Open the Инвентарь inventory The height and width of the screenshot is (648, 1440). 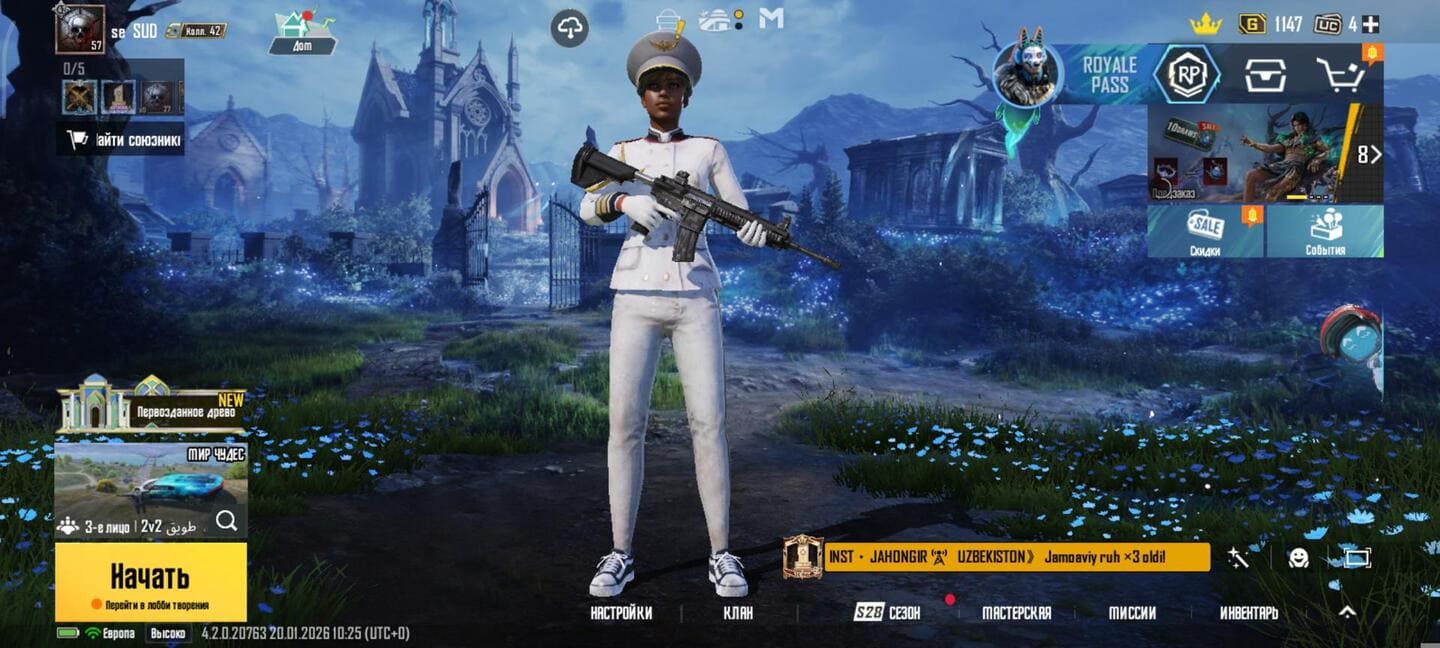tap(1248, 613)
